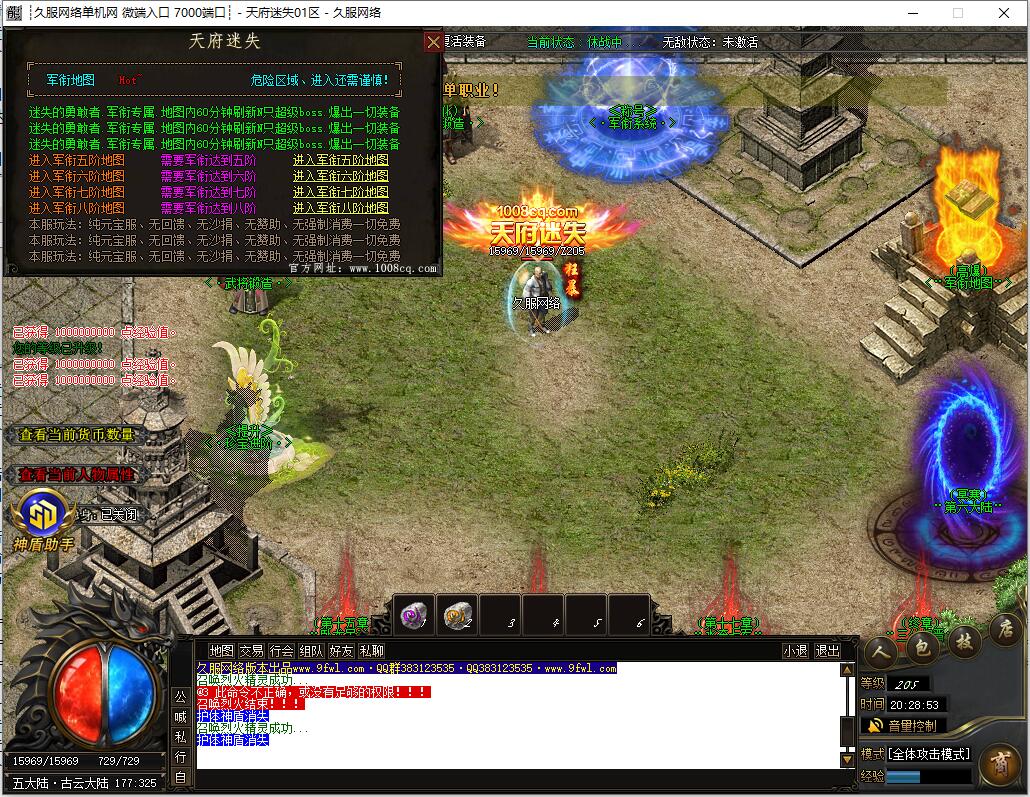Use the purple scroll in hotbar slot 1

pos(413,616)
